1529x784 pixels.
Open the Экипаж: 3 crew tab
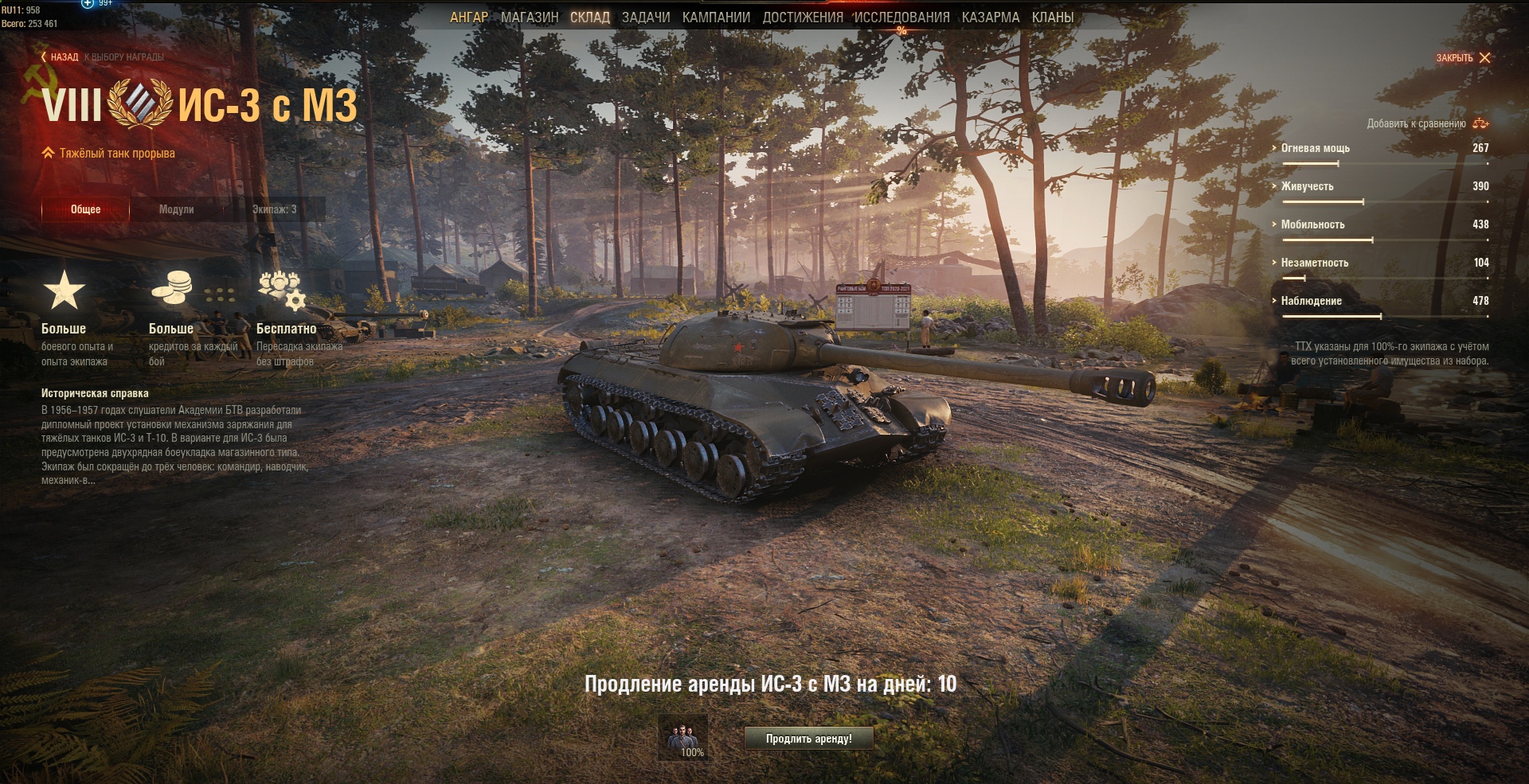[x=274, y=209]
